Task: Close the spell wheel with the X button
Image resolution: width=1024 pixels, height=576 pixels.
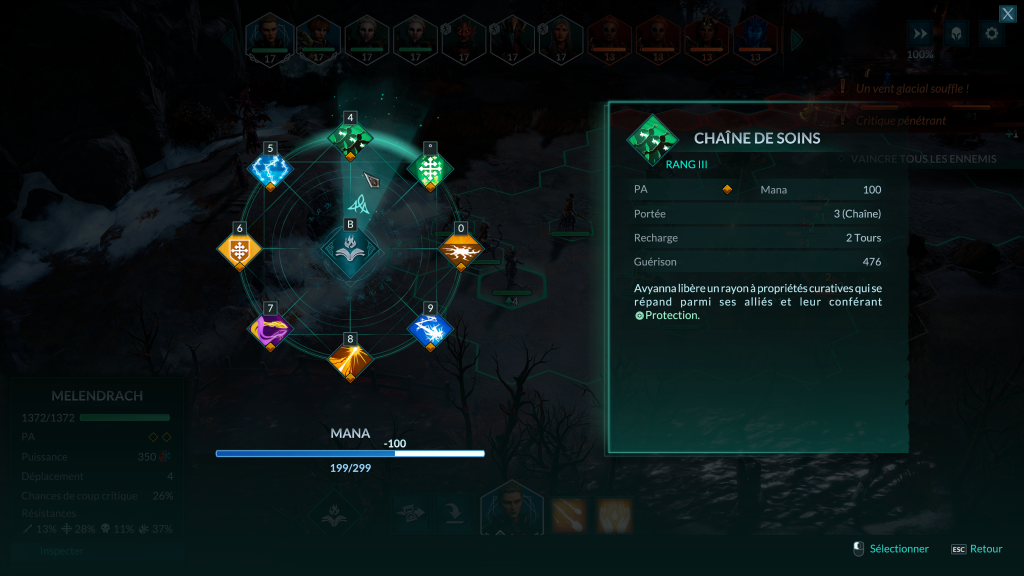Action: 1008,13
